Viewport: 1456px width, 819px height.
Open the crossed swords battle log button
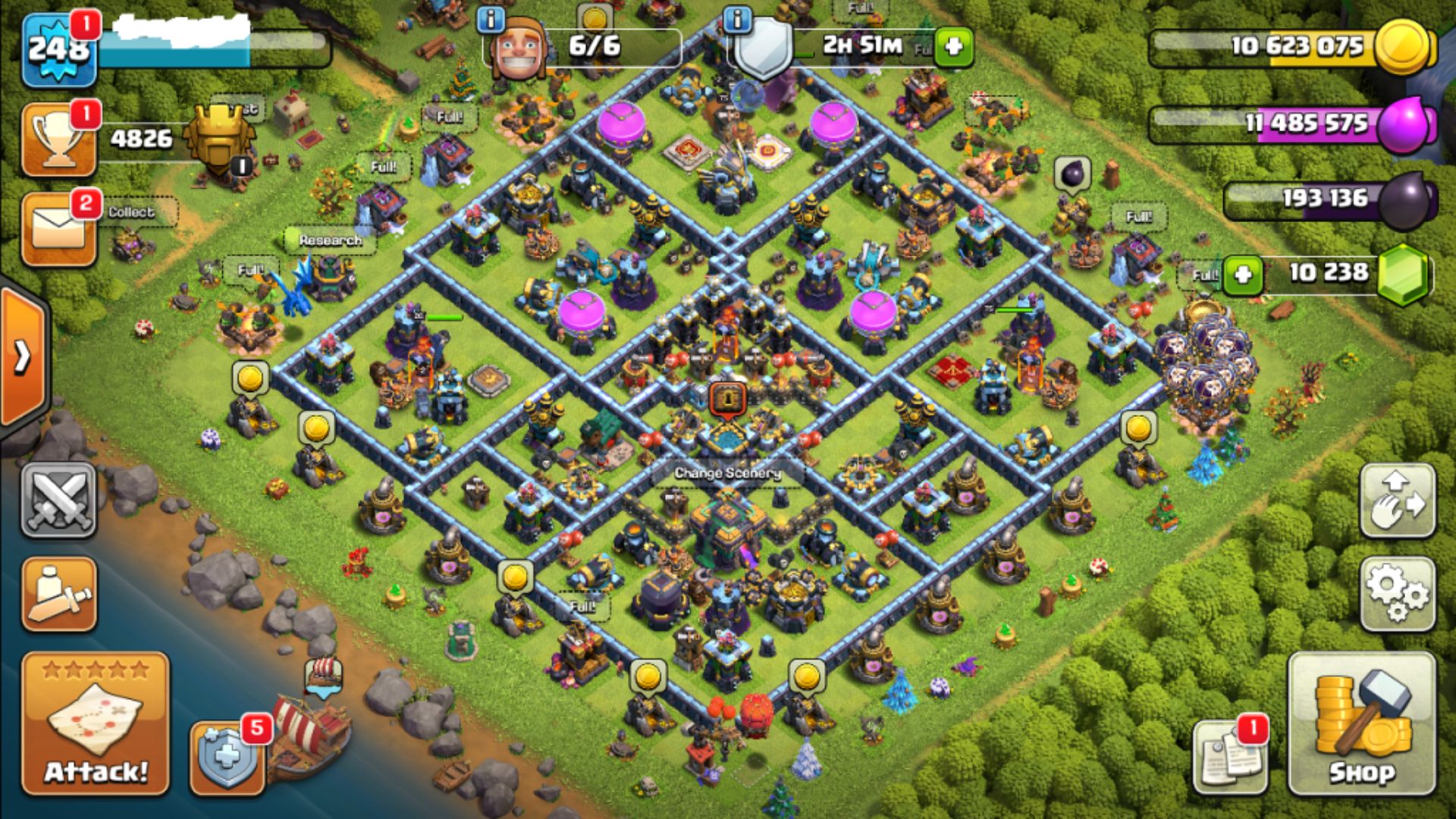coord(59,500)
